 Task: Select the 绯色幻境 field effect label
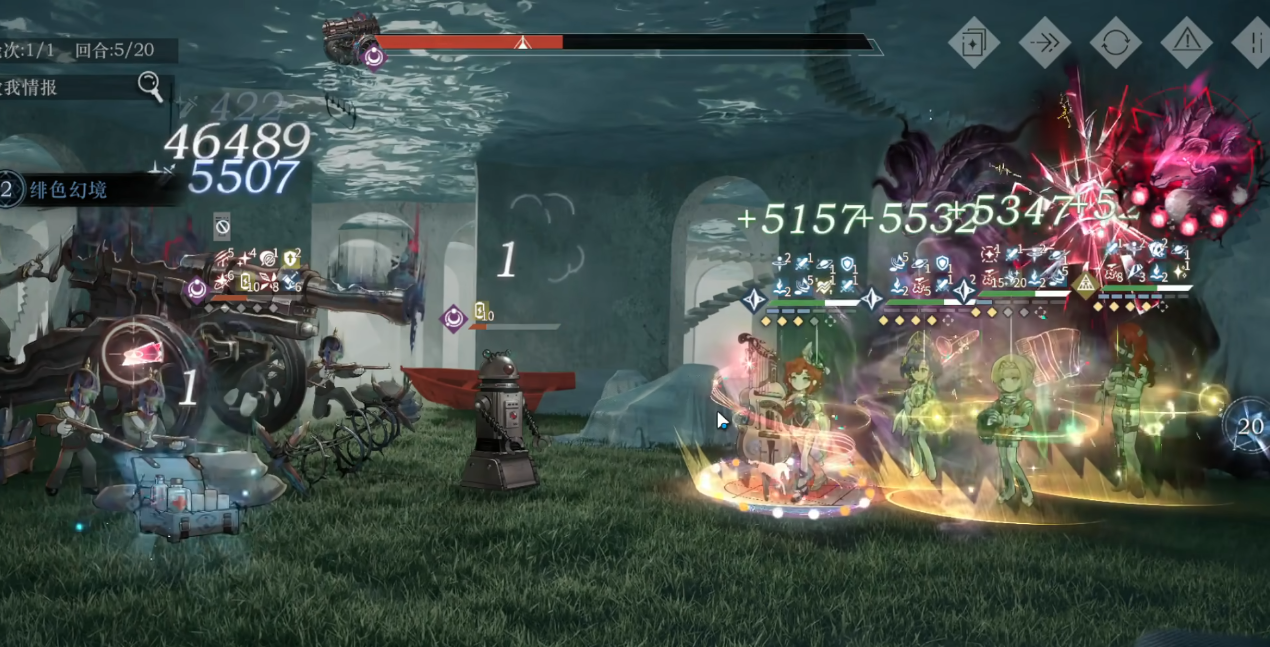[x=68, y=189]
